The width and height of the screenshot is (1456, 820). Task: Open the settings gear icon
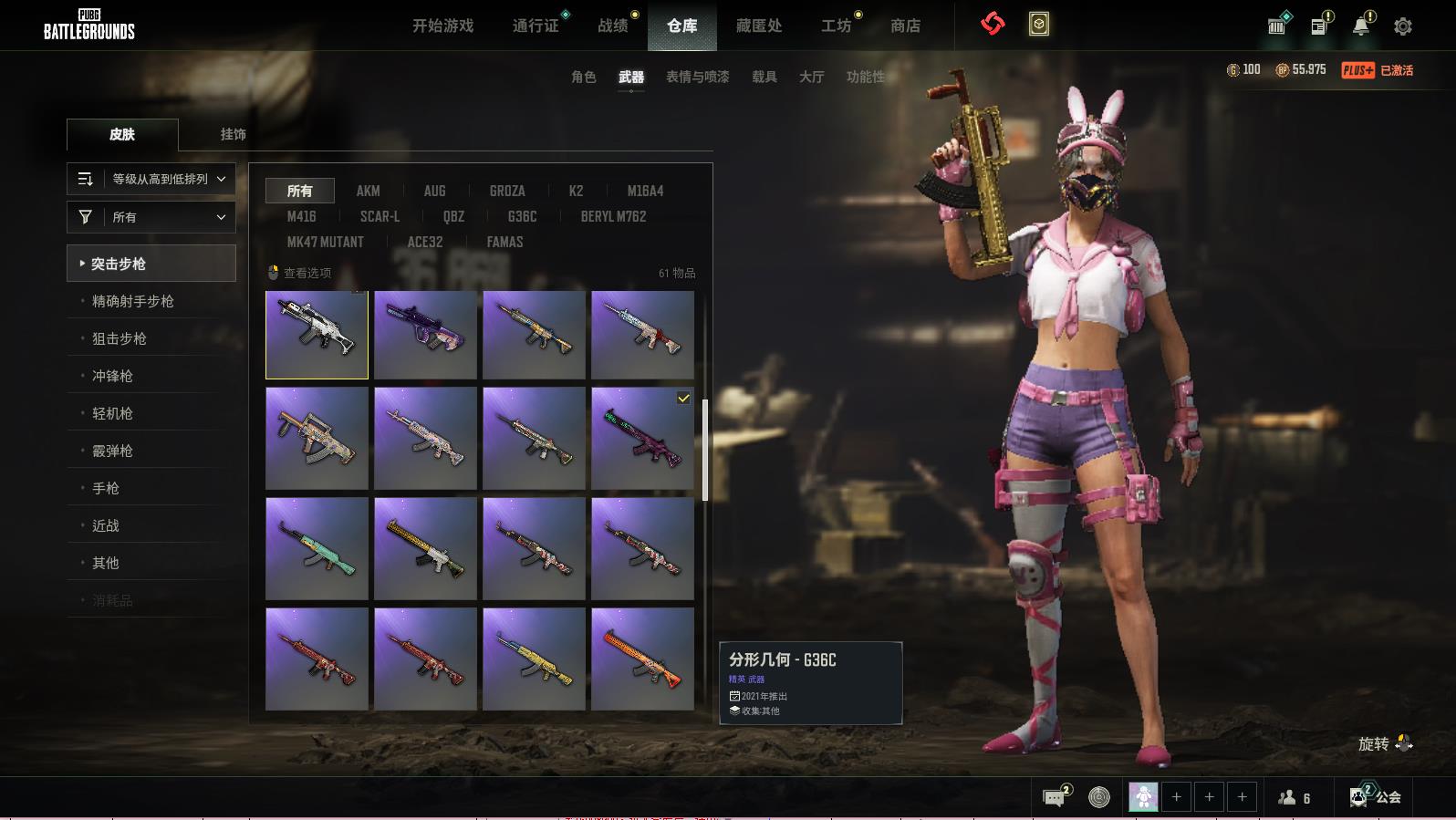click(x=1403, y=26)
